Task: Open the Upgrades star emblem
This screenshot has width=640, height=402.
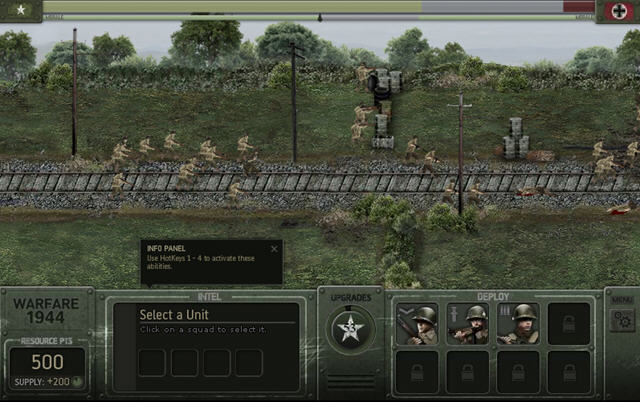Action: (x=350, y=329)
